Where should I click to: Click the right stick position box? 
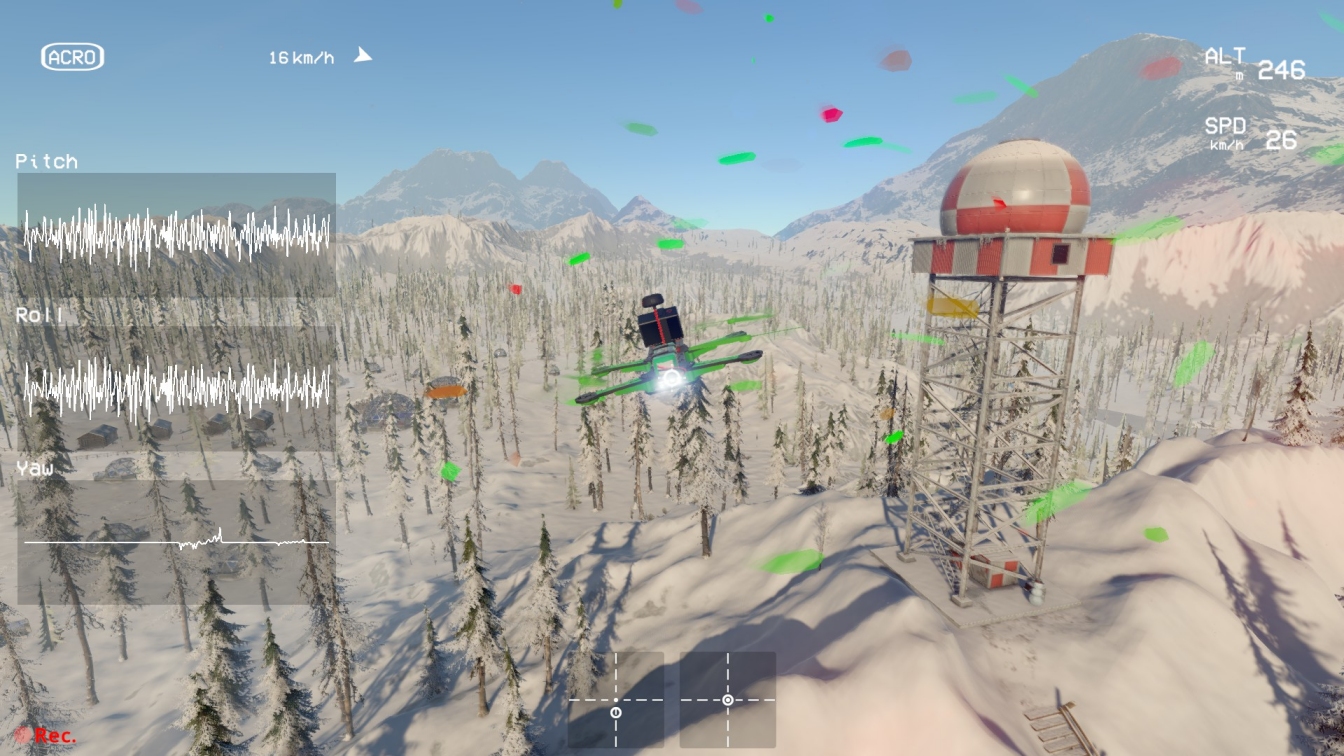[x=728, y=700]
